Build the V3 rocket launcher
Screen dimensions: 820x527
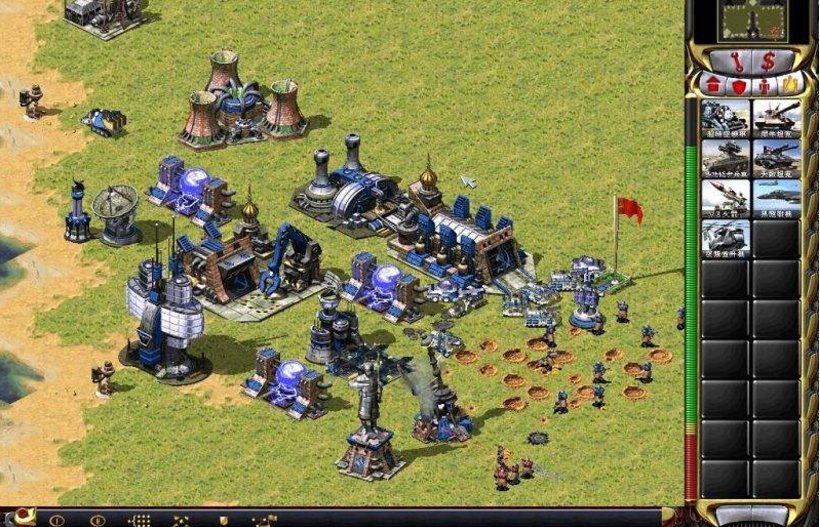click(726, 197)
